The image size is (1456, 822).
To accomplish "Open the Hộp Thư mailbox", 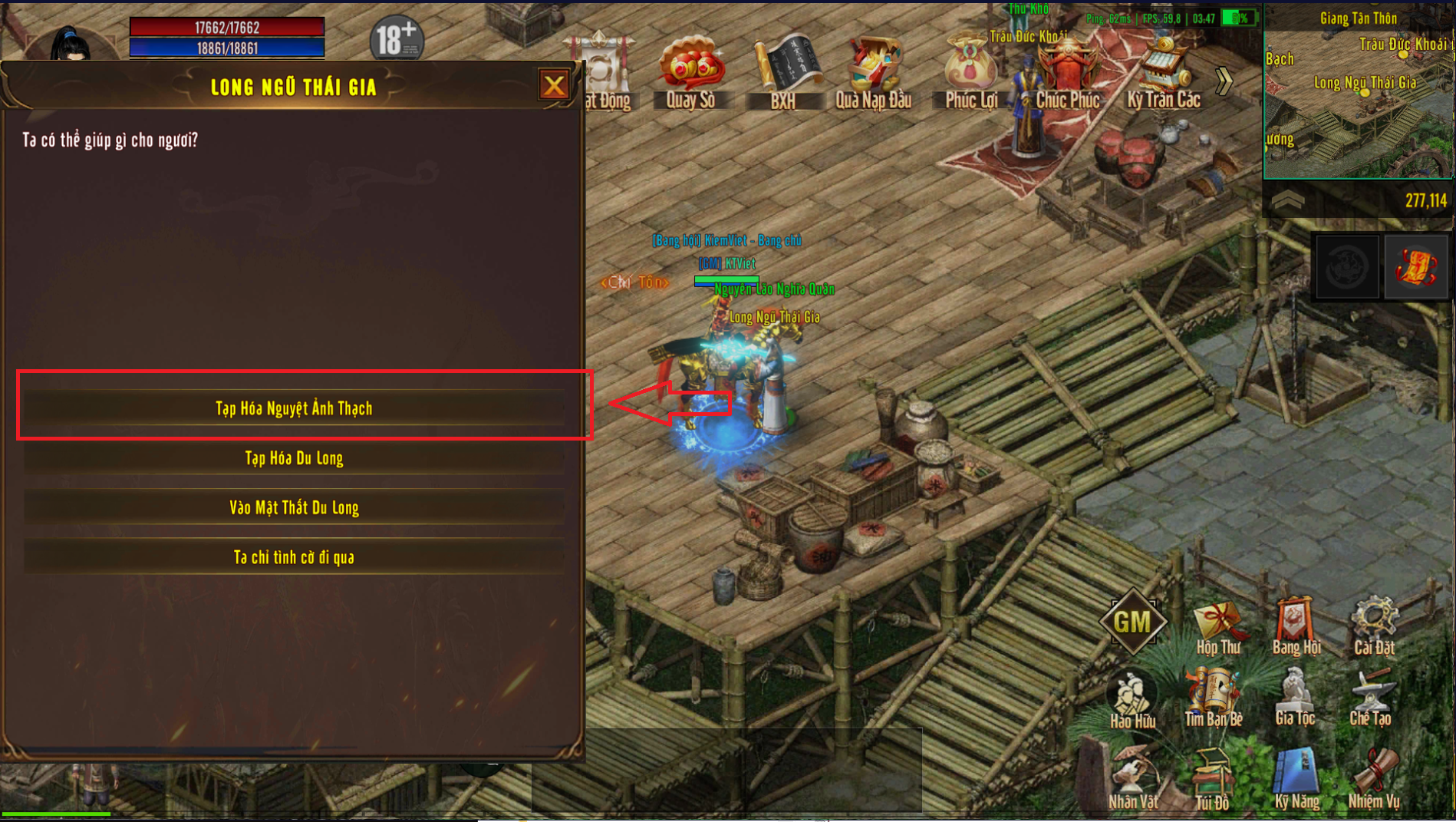I will pyautogui.click(x=1218, y=626).
